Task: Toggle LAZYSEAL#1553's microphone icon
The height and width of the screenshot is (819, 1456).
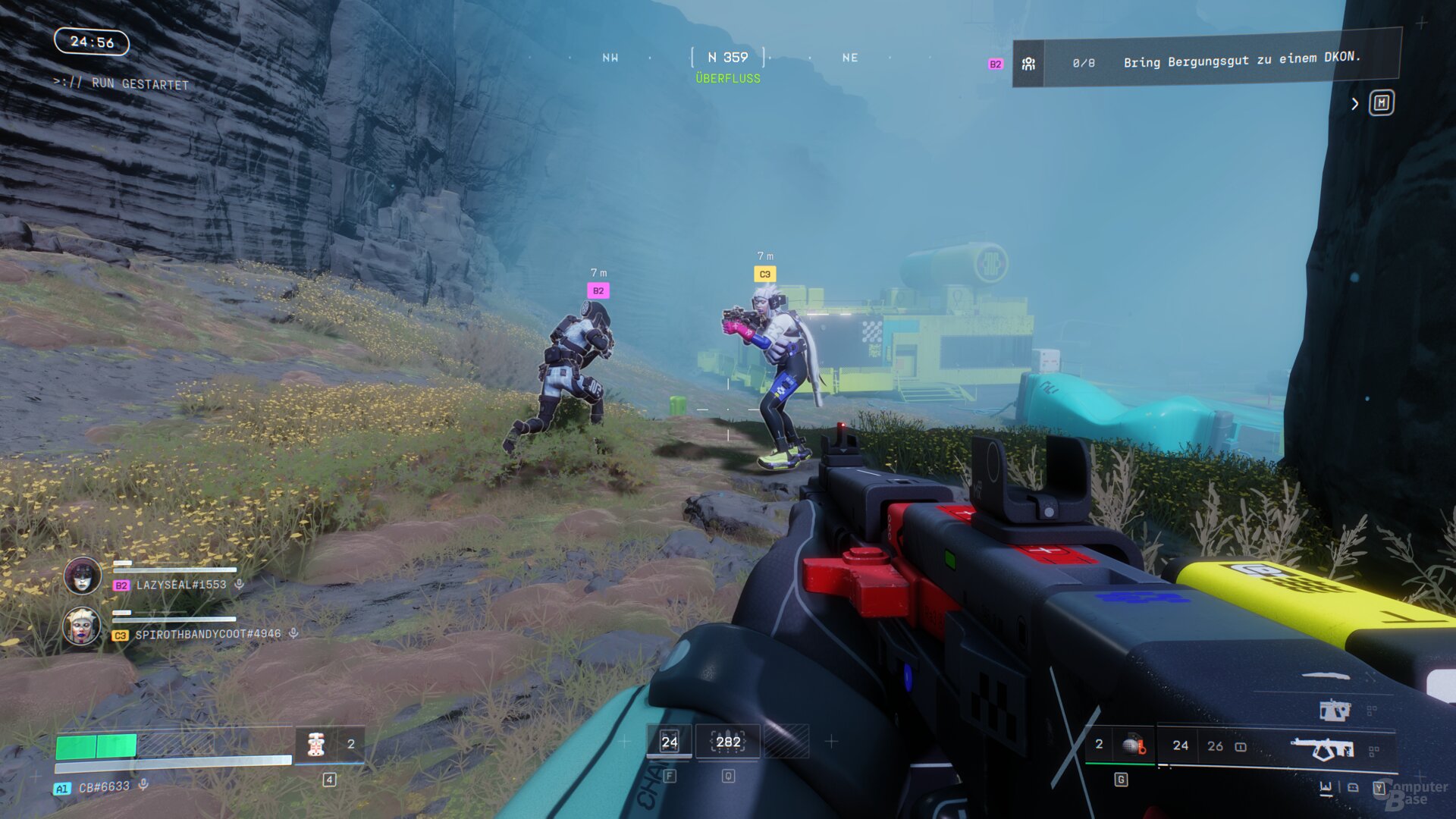Action: click(240, 585)
